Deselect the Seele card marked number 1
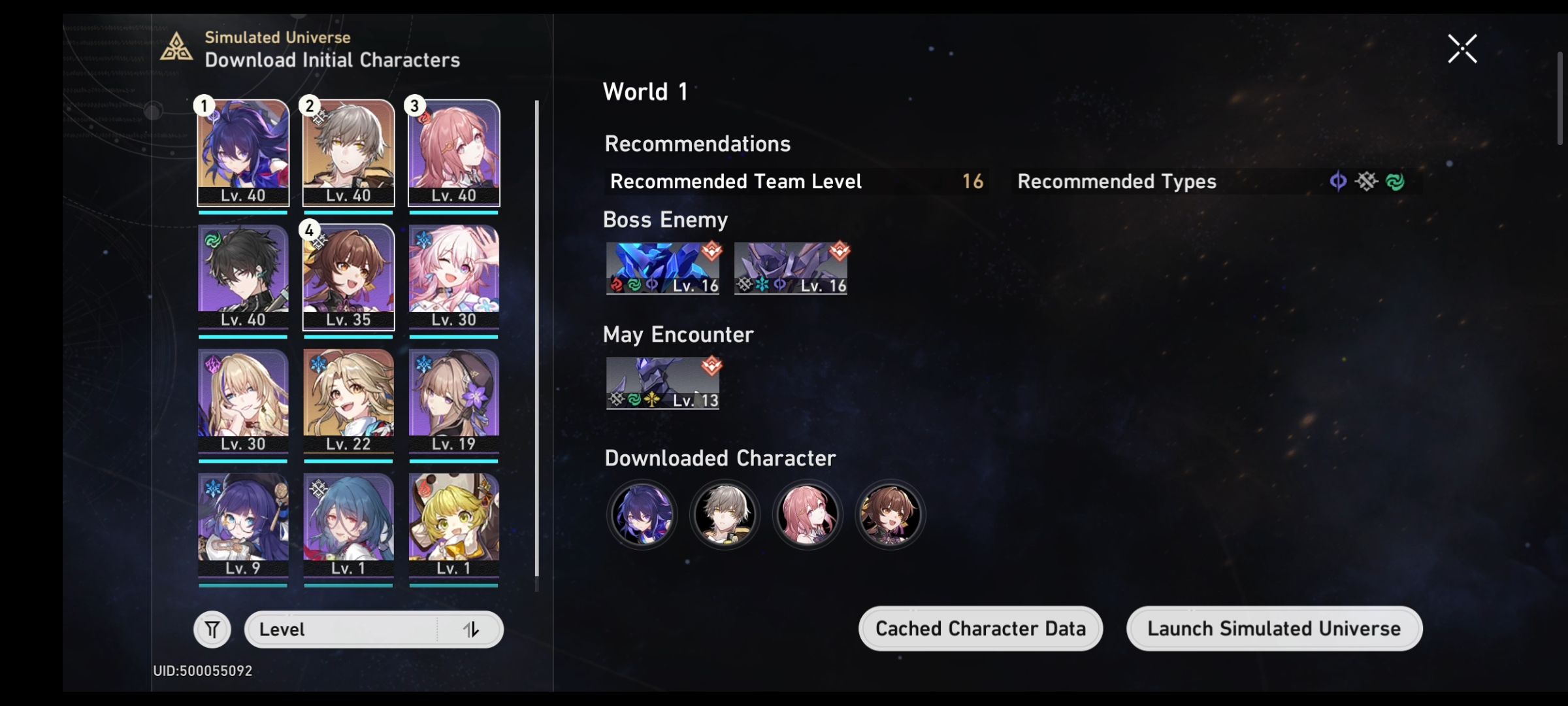The image size is (1568, 706). [242, 154]
